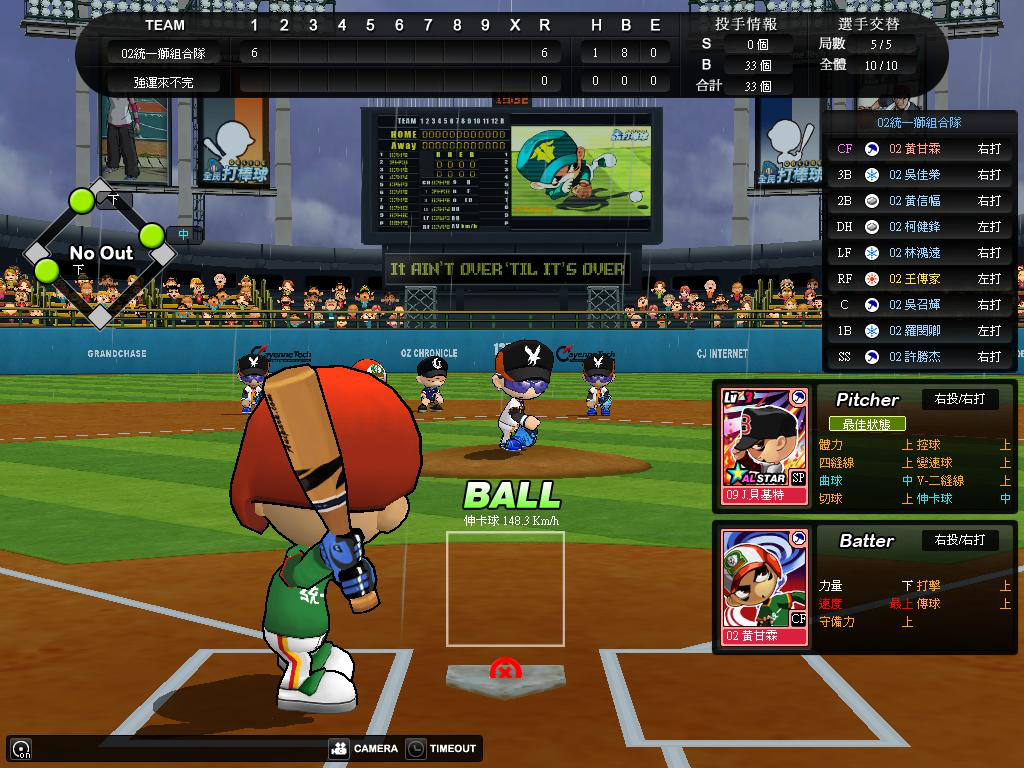
Task: Open the 投手情報 pitcher info panel
Action: (746, 24)
